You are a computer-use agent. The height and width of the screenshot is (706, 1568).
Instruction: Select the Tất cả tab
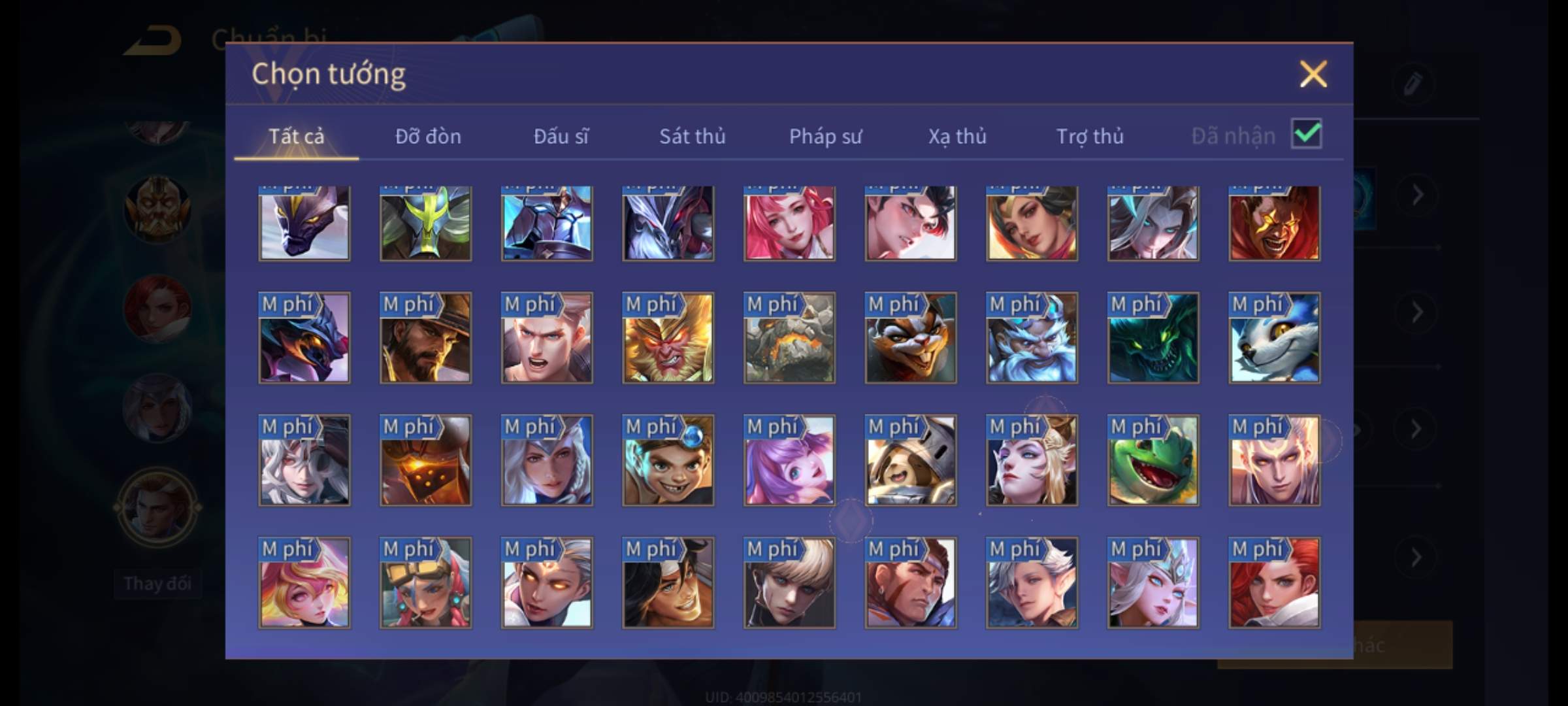(x=296, y=136)
